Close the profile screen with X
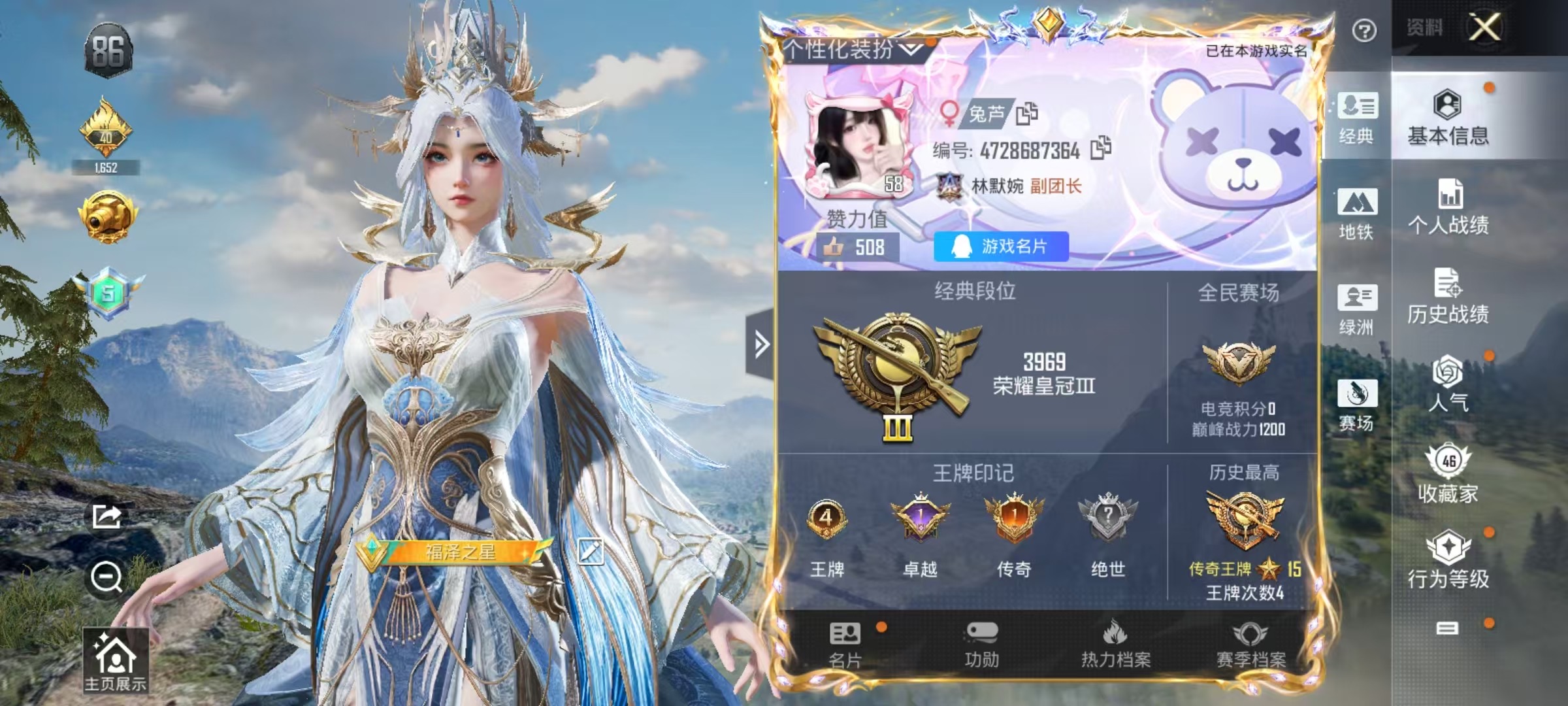 click(x=1484, y=27)
